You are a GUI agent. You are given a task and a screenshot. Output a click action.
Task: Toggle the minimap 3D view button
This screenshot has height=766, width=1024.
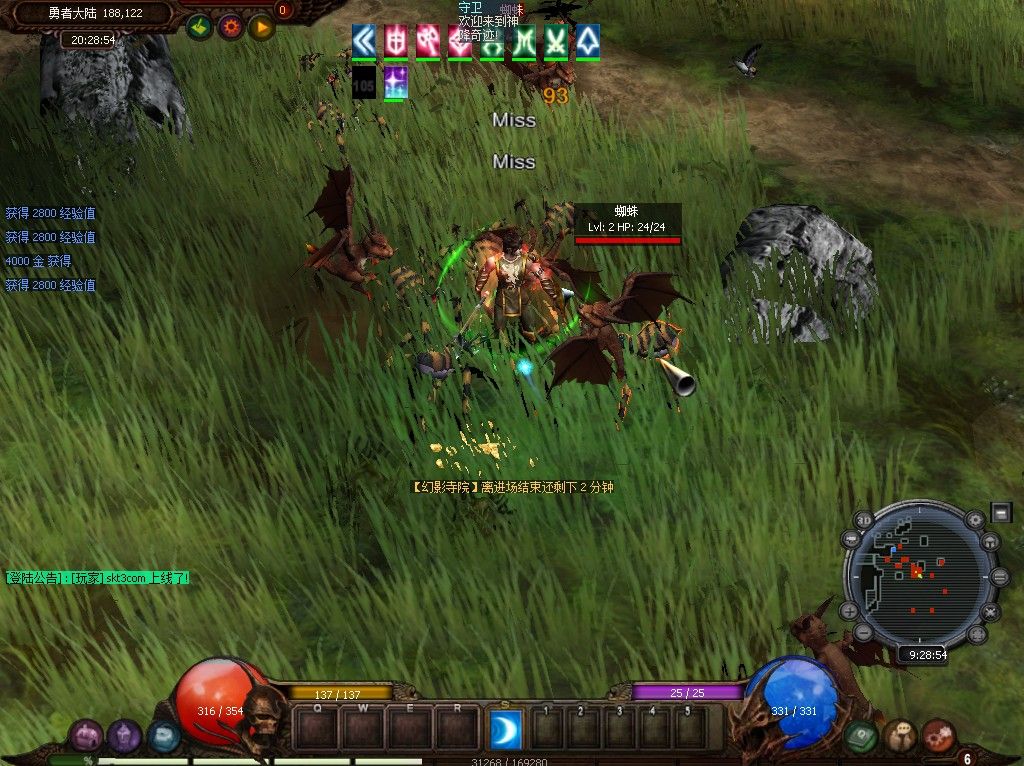coord(864,521)
